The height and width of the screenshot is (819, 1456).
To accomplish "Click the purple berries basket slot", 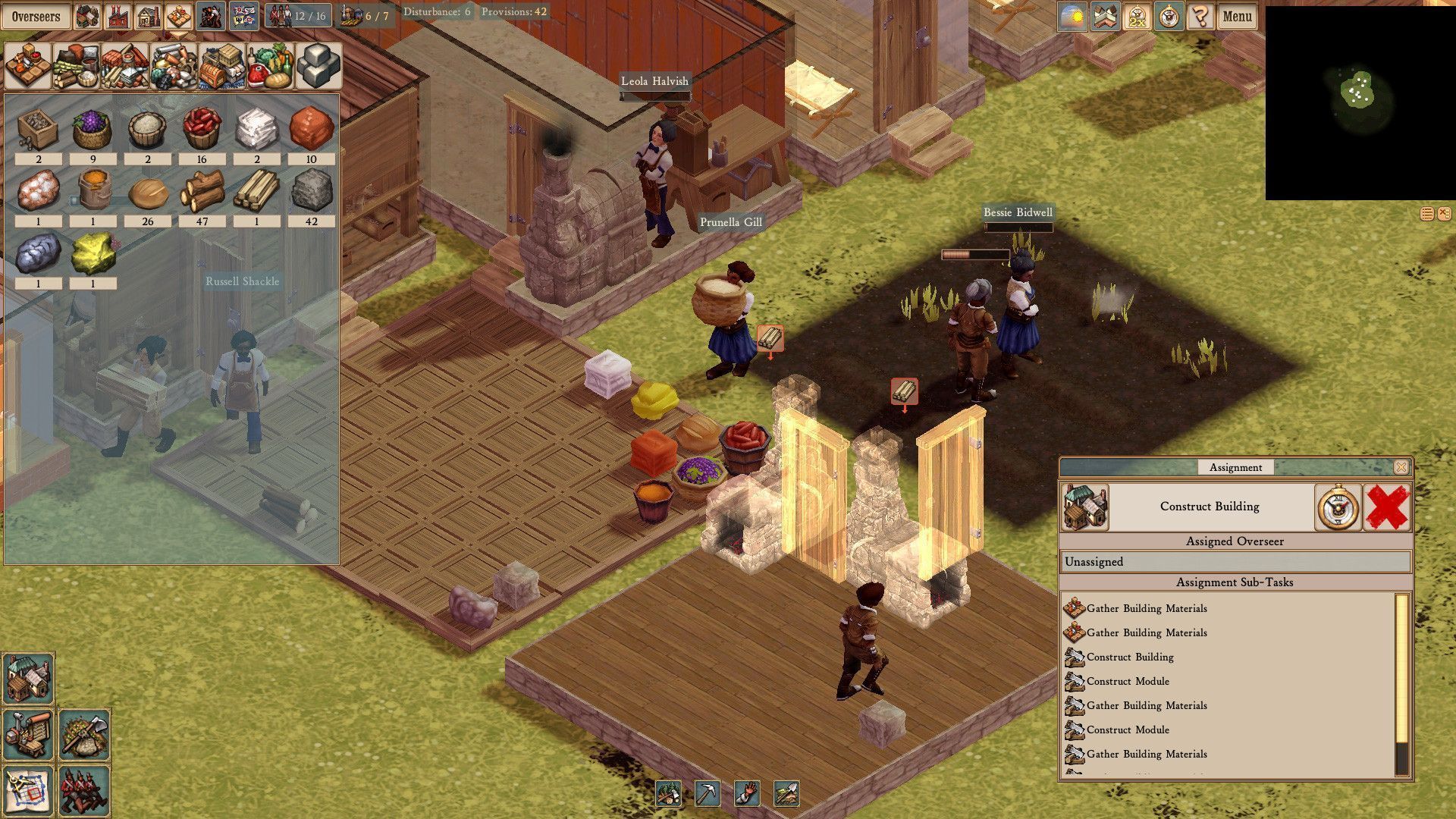I will [x=93, y=130].
